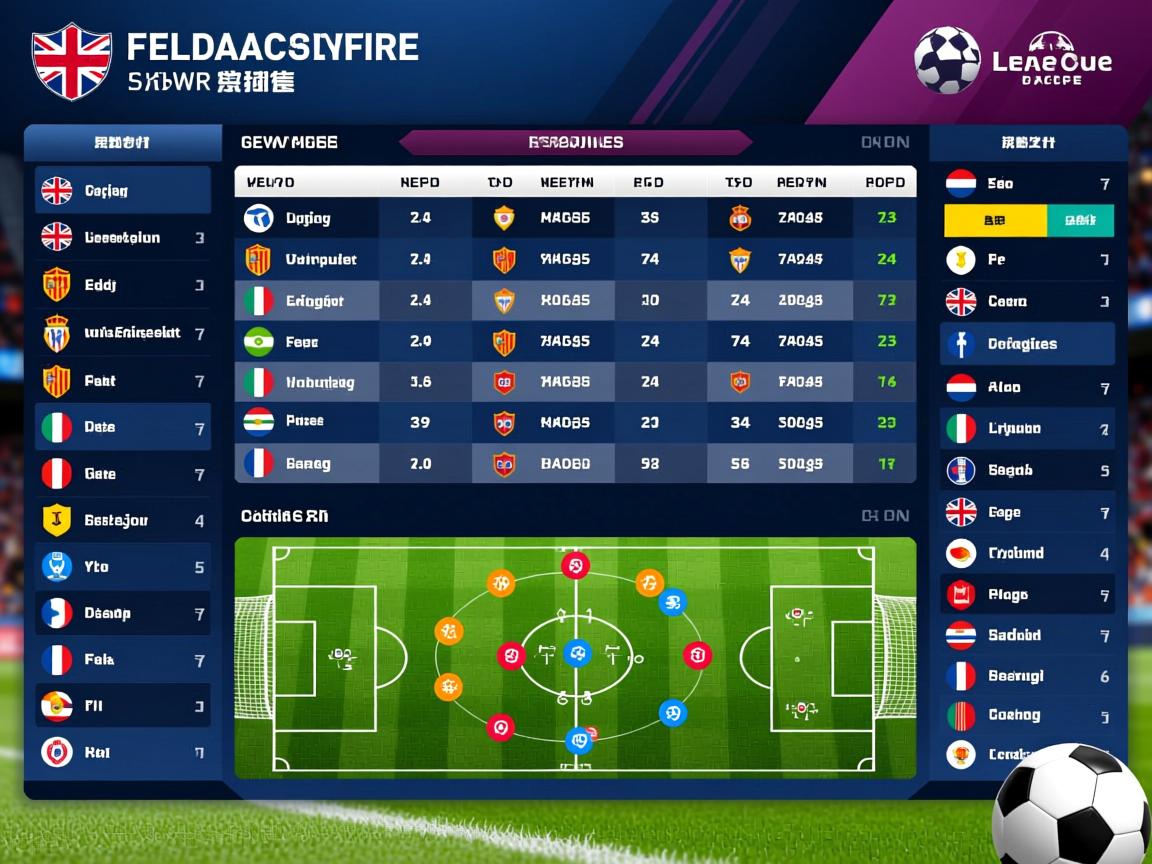Click the League football logo
The width and height of the screenshot is (1152, 864).
(1012, 62)
